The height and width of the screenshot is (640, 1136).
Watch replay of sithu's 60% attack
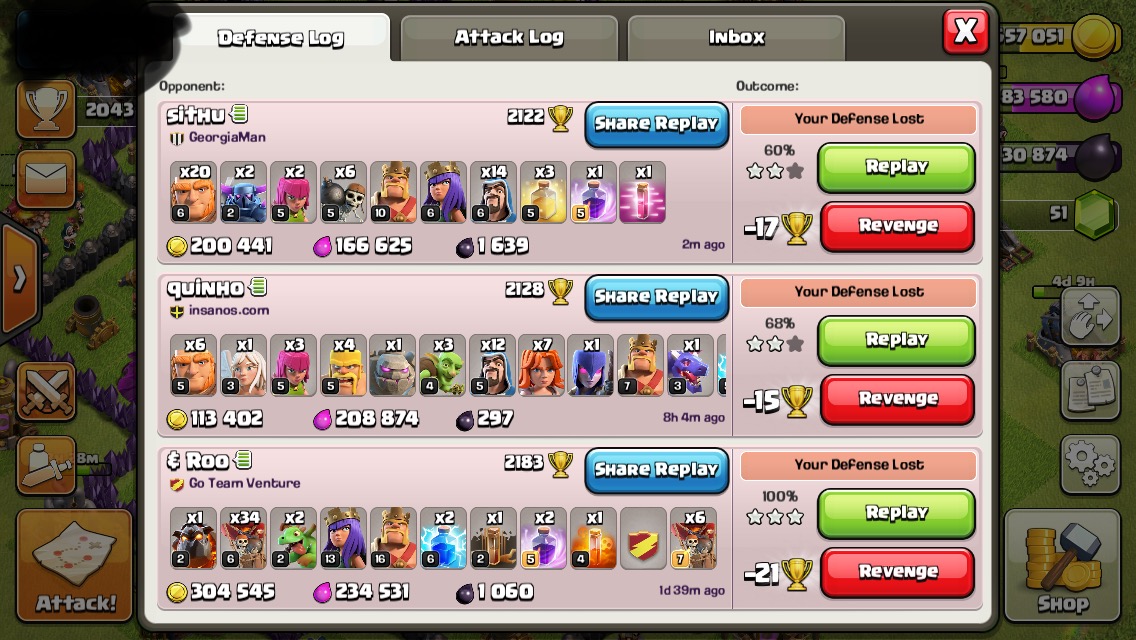click(896, 167)
